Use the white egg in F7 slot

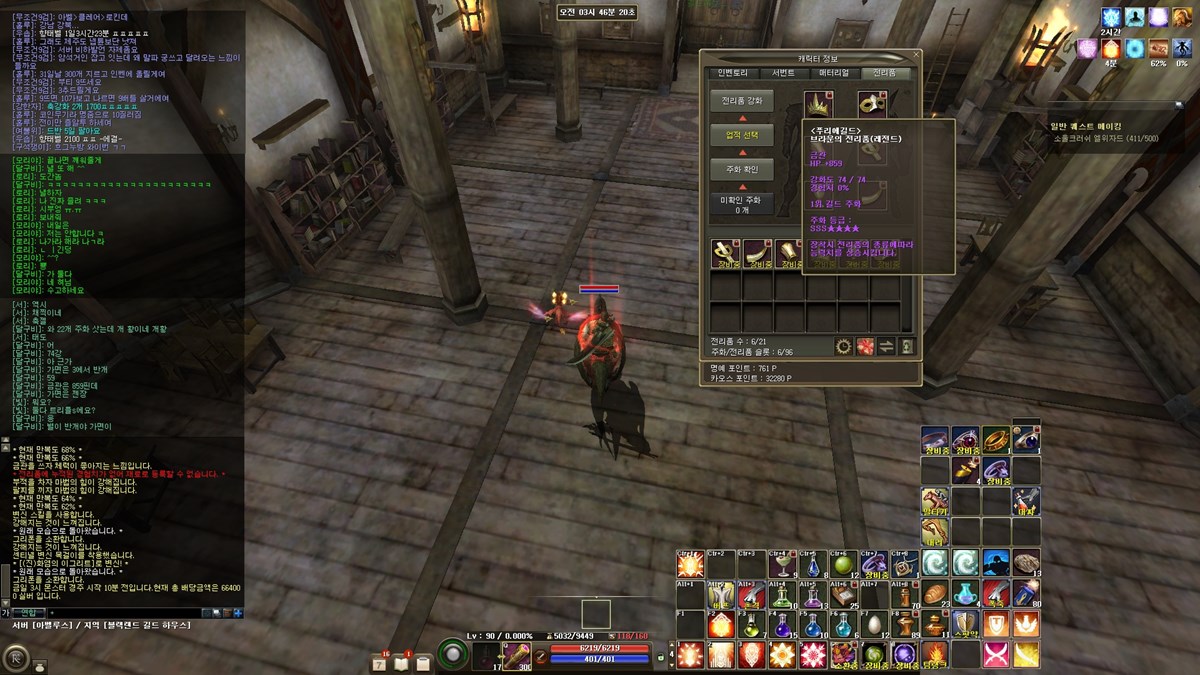tap(874, 625)
